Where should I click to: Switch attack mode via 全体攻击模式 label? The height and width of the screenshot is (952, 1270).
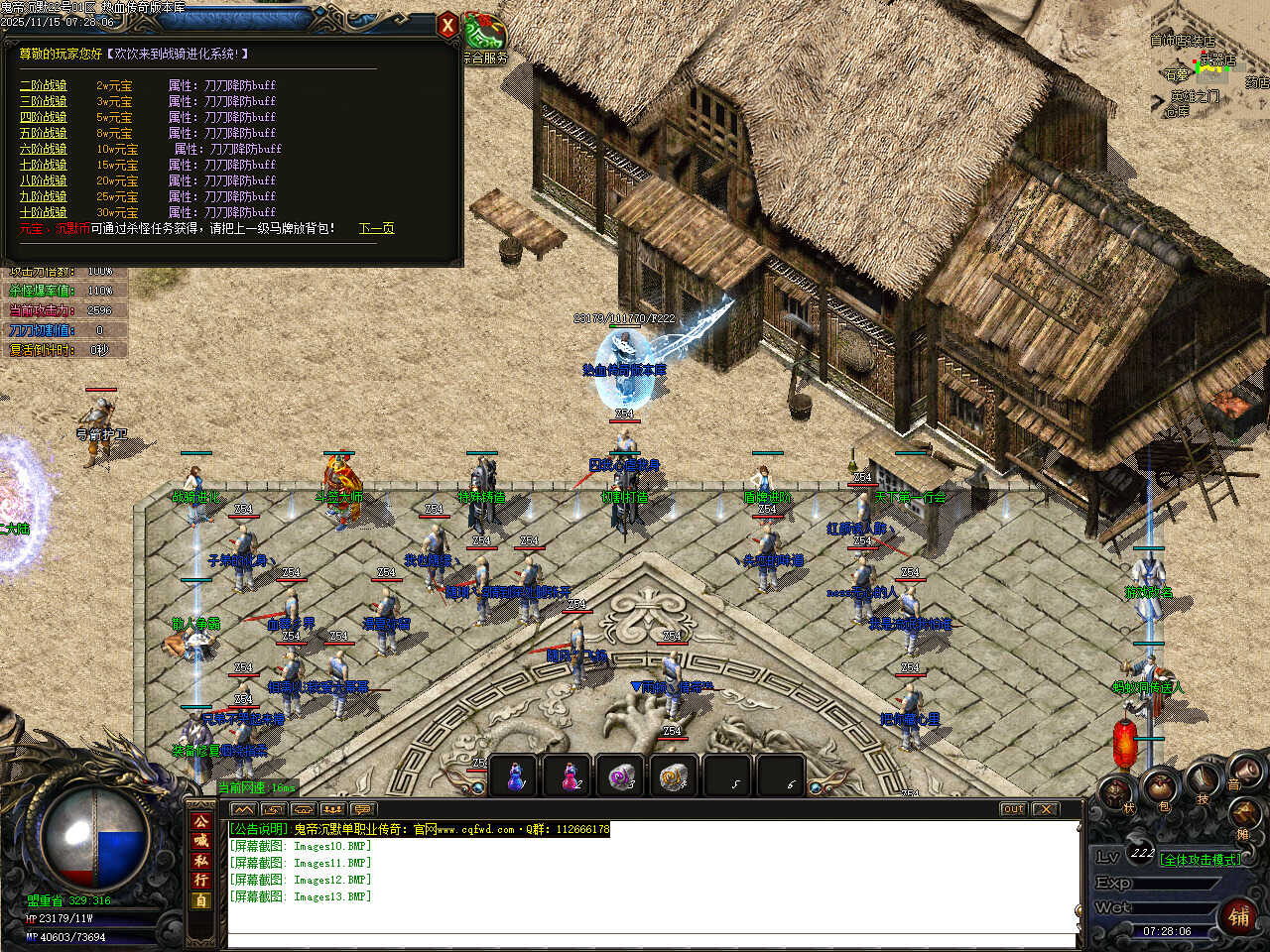pos(1200,860)
